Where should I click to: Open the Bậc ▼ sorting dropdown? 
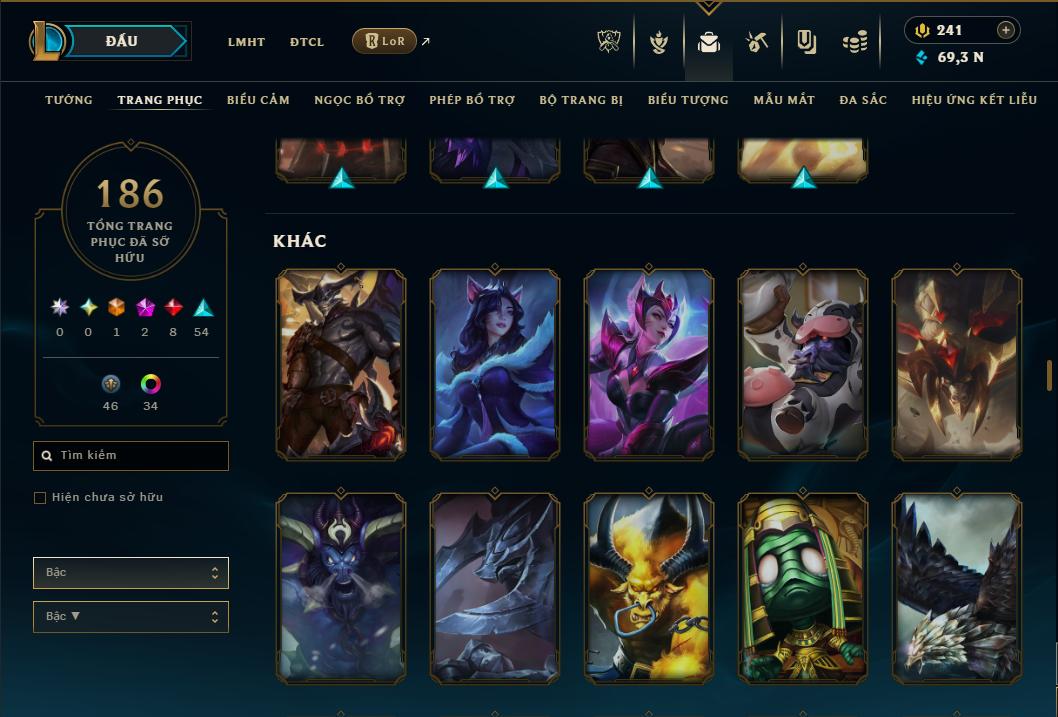point(131,617)
